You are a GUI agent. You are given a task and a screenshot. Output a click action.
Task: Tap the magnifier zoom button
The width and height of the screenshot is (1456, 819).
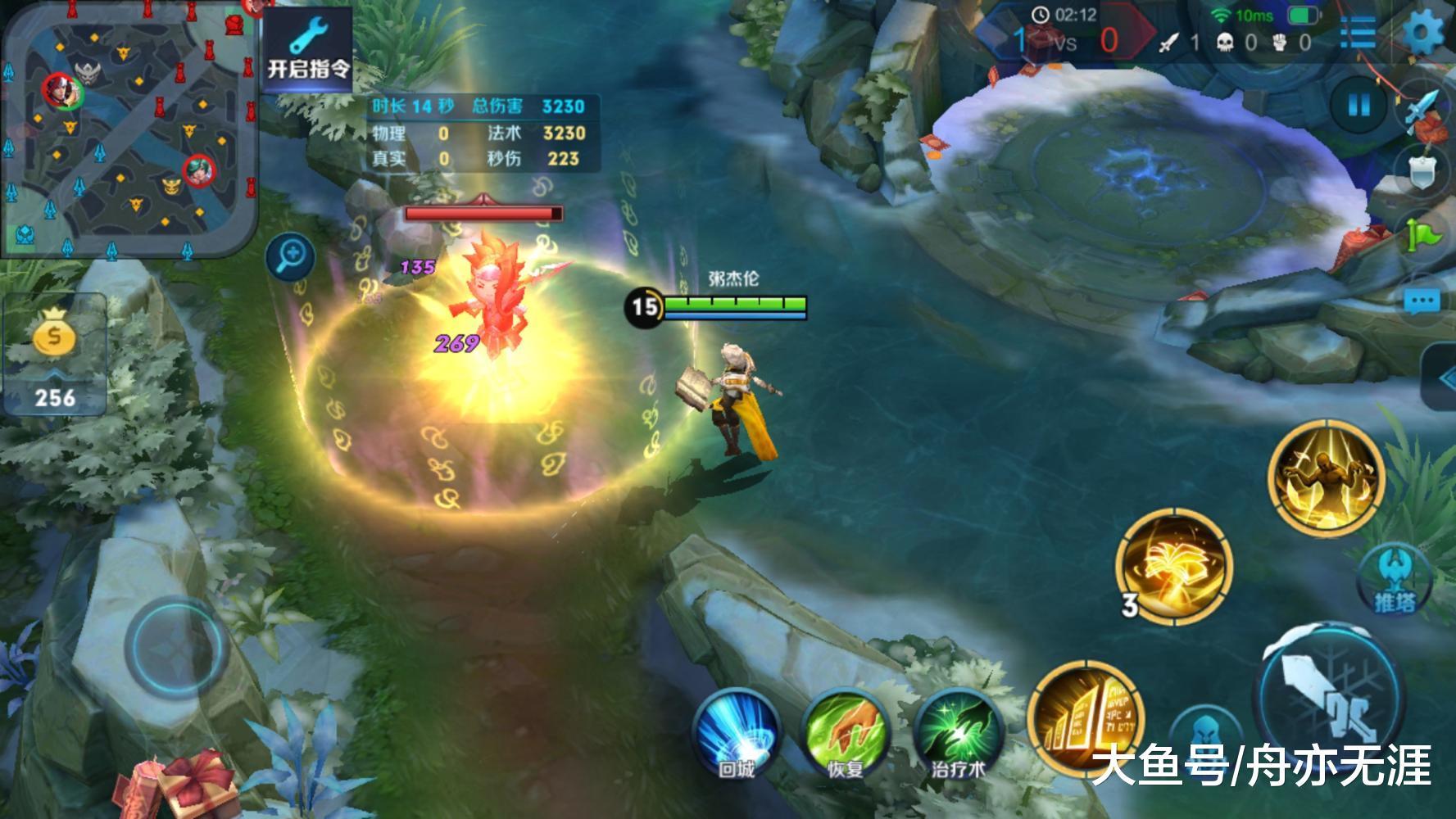[x=291, y=259]
